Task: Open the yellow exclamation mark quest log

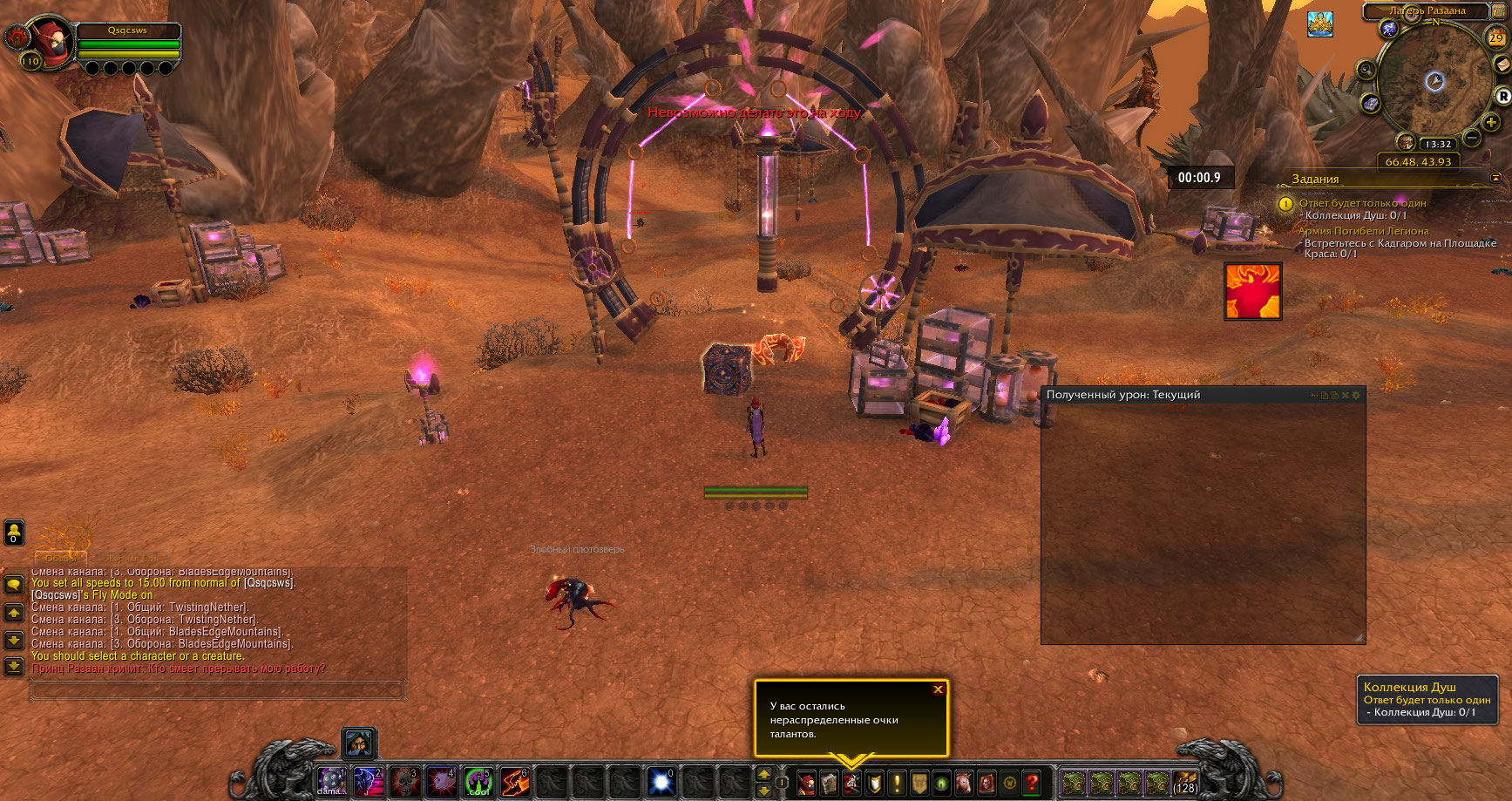Action: [897, 783]
